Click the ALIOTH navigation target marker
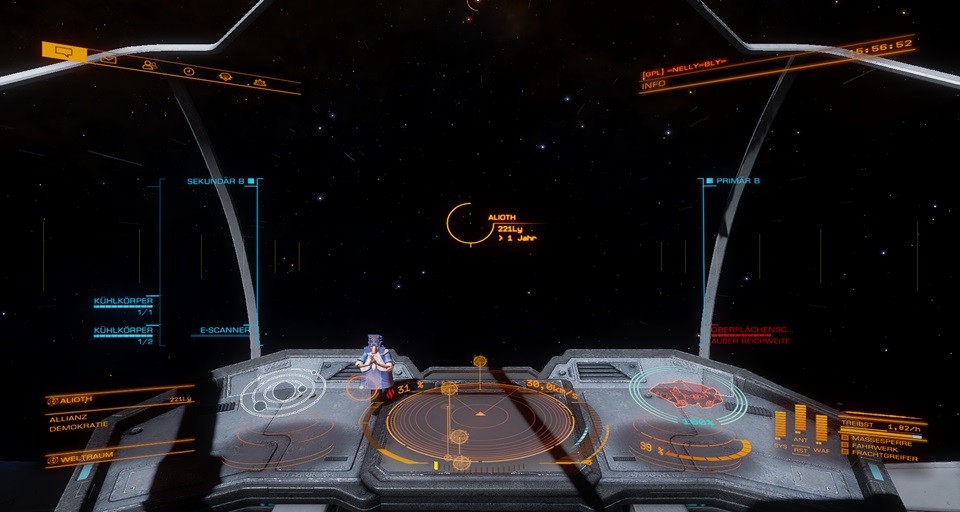 click(x=460, y=223)
